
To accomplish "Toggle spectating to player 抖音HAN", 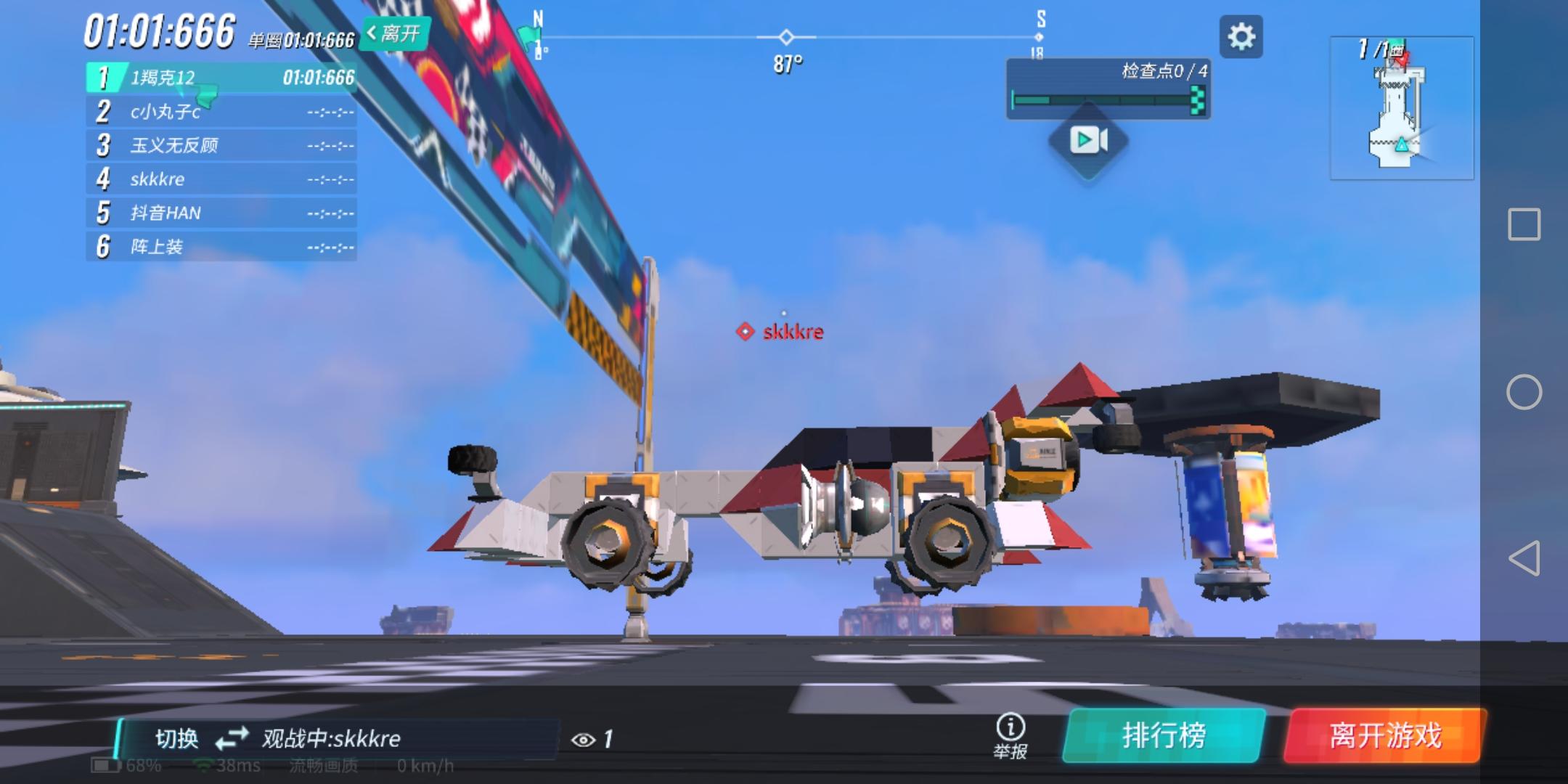I will (218, 213).
